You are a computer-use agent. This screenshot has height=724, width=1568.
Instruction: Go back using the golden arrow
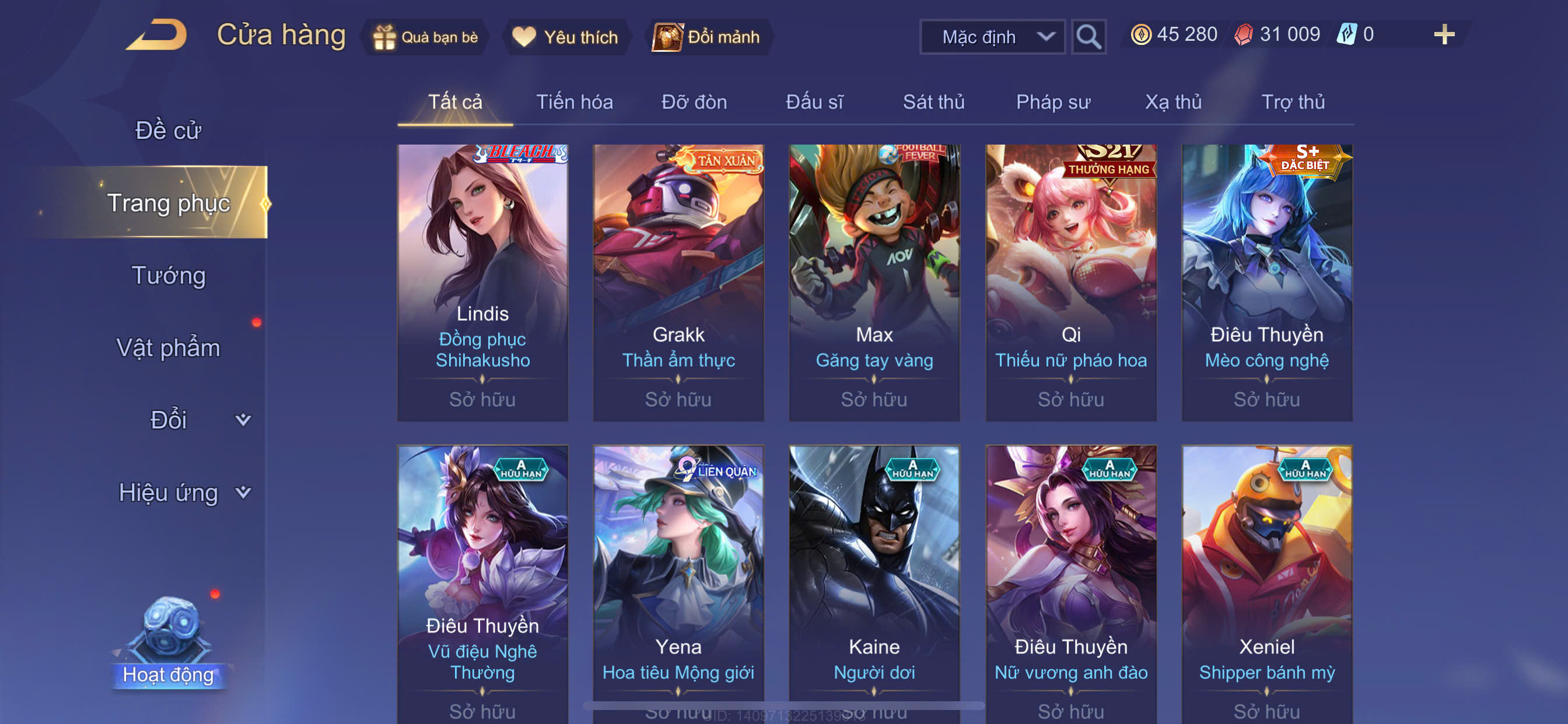point(157,34)
